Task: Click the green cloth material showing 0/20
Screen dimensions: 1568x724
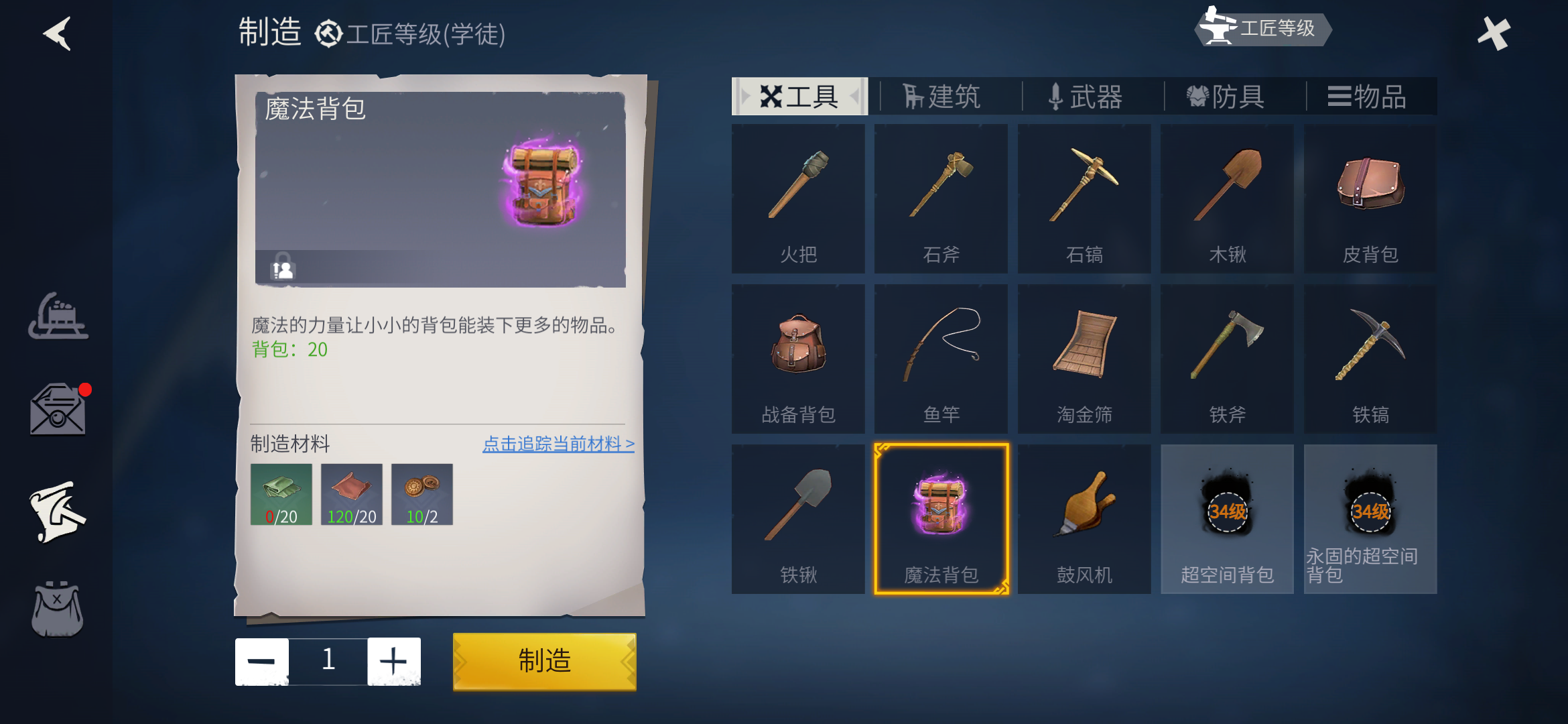Action: pos(282,494)
